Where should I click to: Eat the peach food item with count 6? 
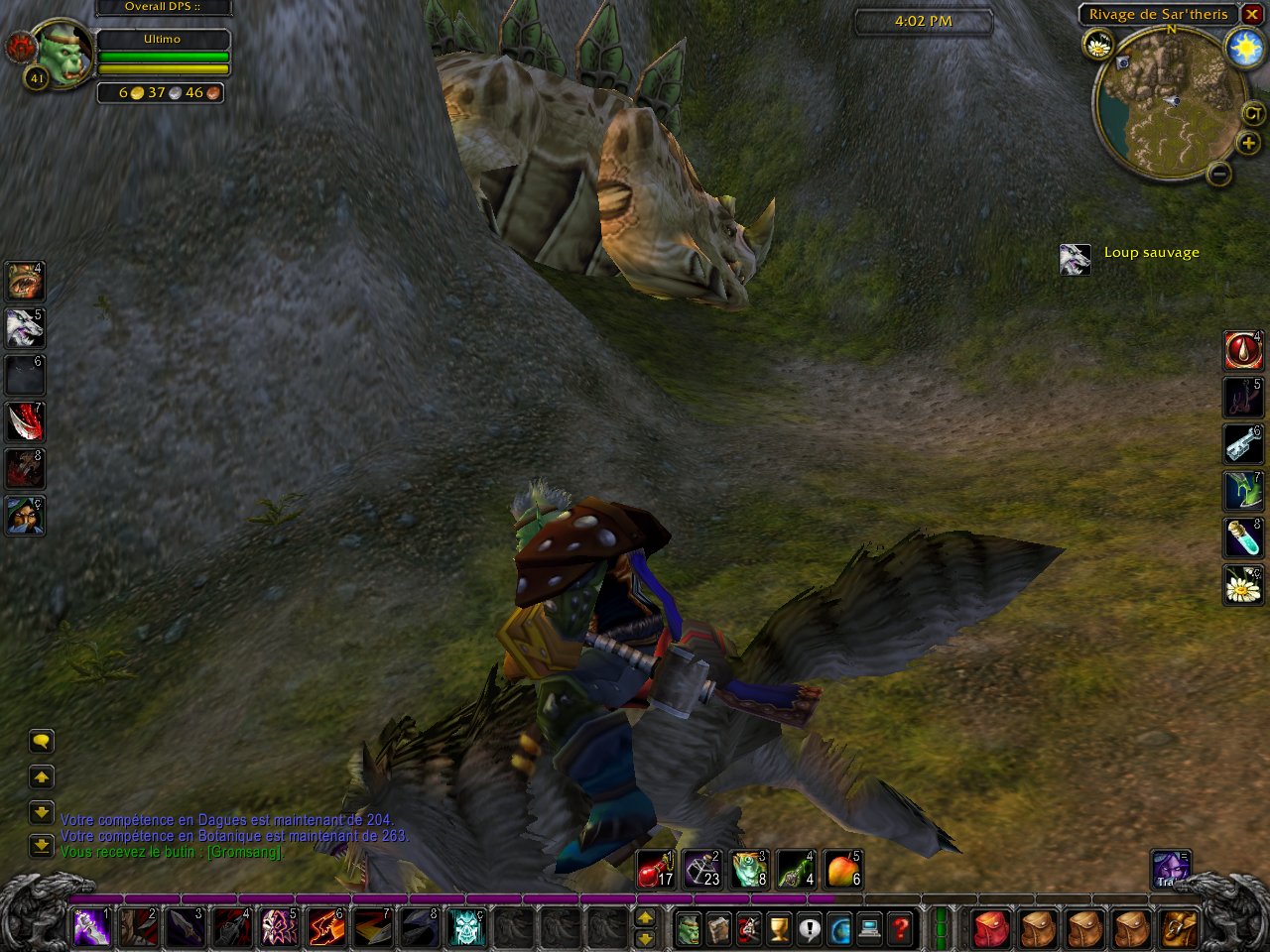(x=842, y=869)
